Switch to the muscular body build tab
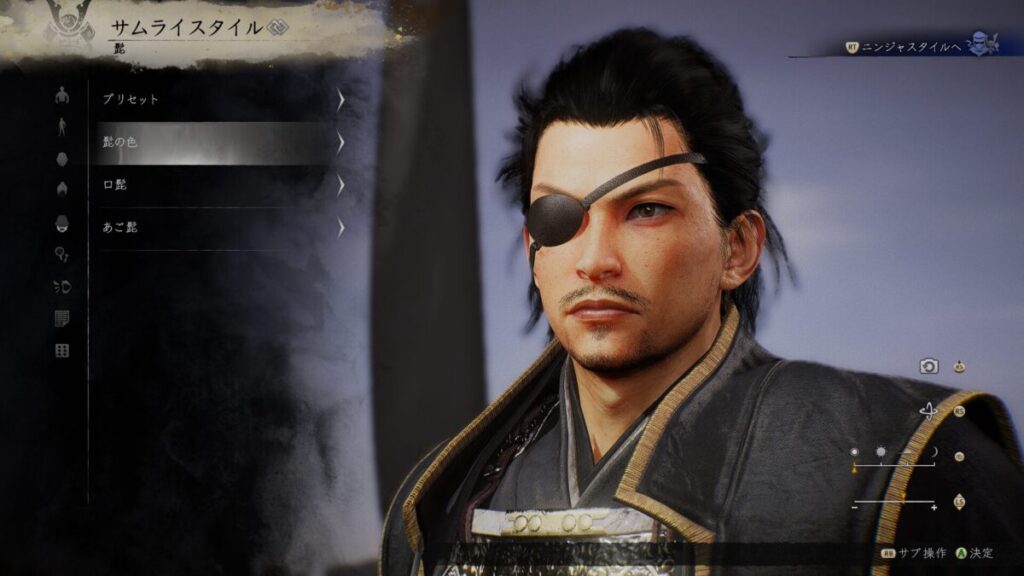 pos(62,96)
